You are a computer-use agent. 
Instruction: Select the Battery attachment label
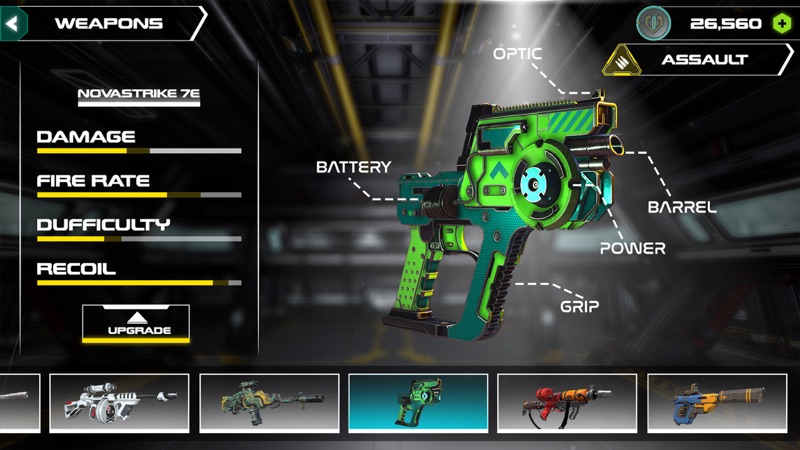point(353,167)
